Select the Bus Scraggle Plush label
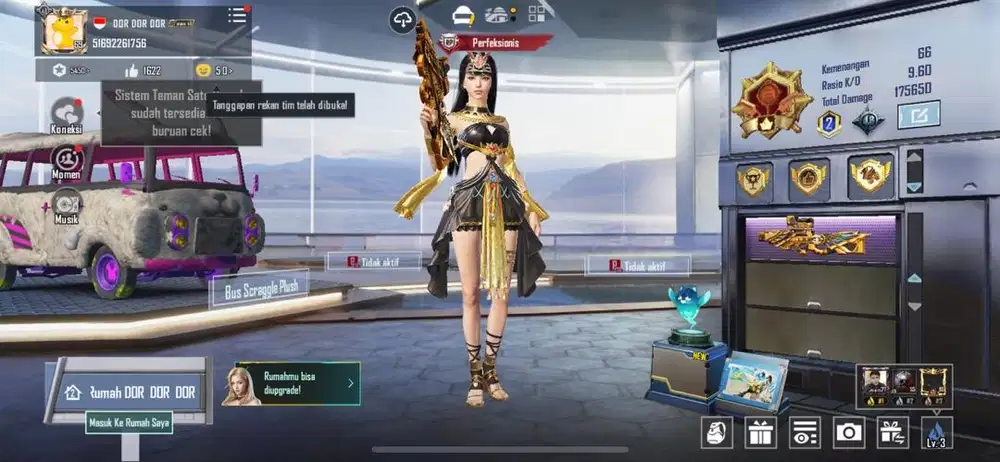1000x462 pixels. 259,288
